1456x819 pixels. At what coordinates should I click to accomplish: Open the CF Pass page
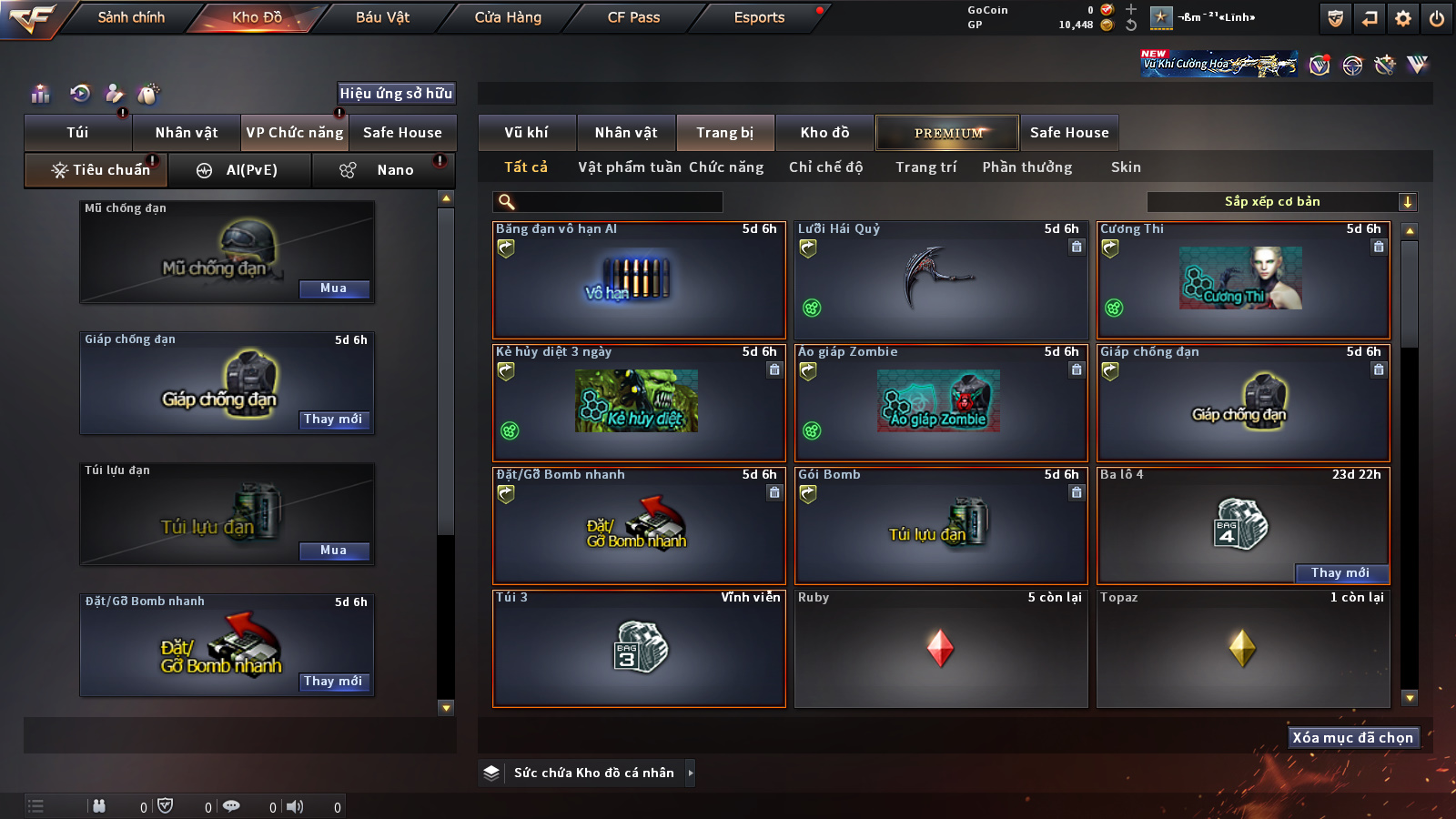click(x=633, y=17)
